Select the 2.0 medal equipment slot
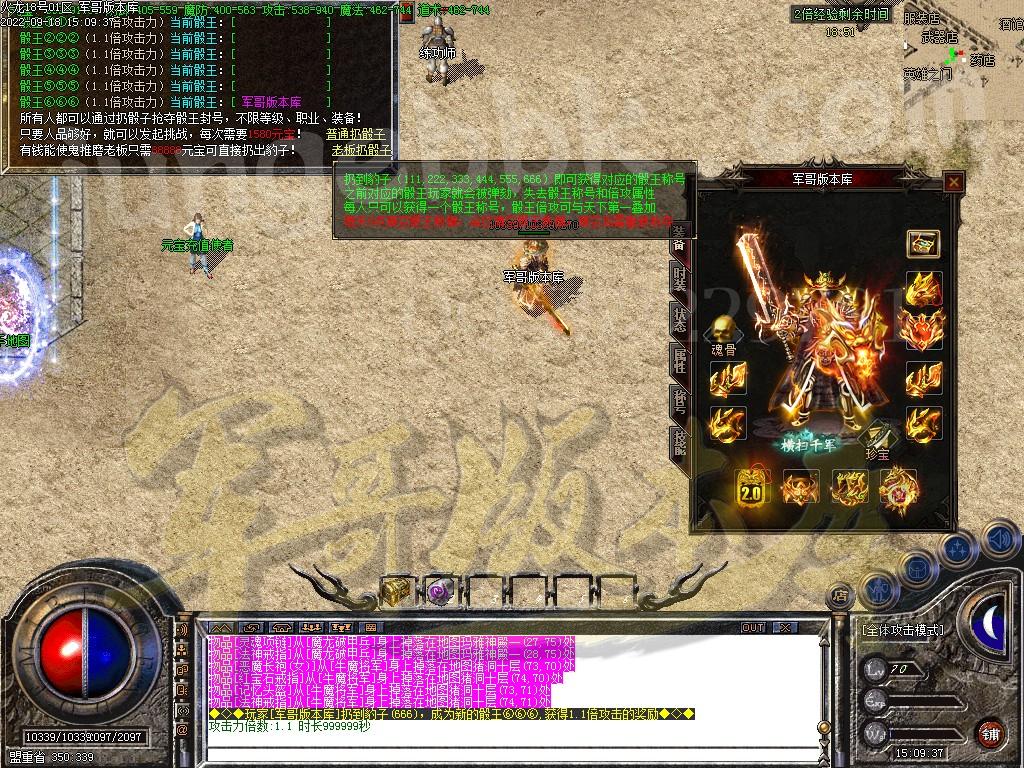The width and height of the screenshot is (1024, 768). click(750, 488)
